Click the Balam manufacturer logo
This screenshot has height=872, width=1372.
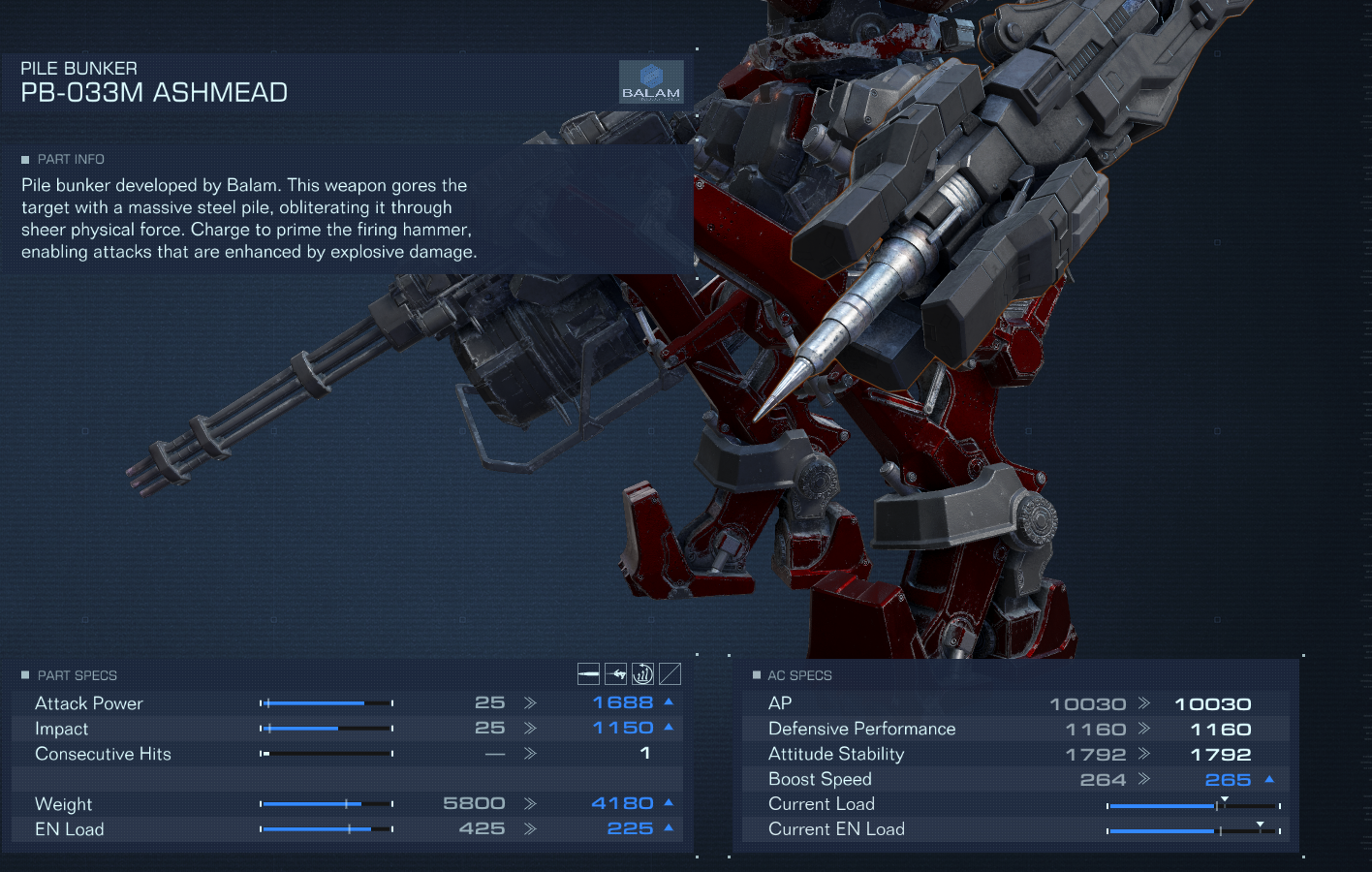[653, 81]
